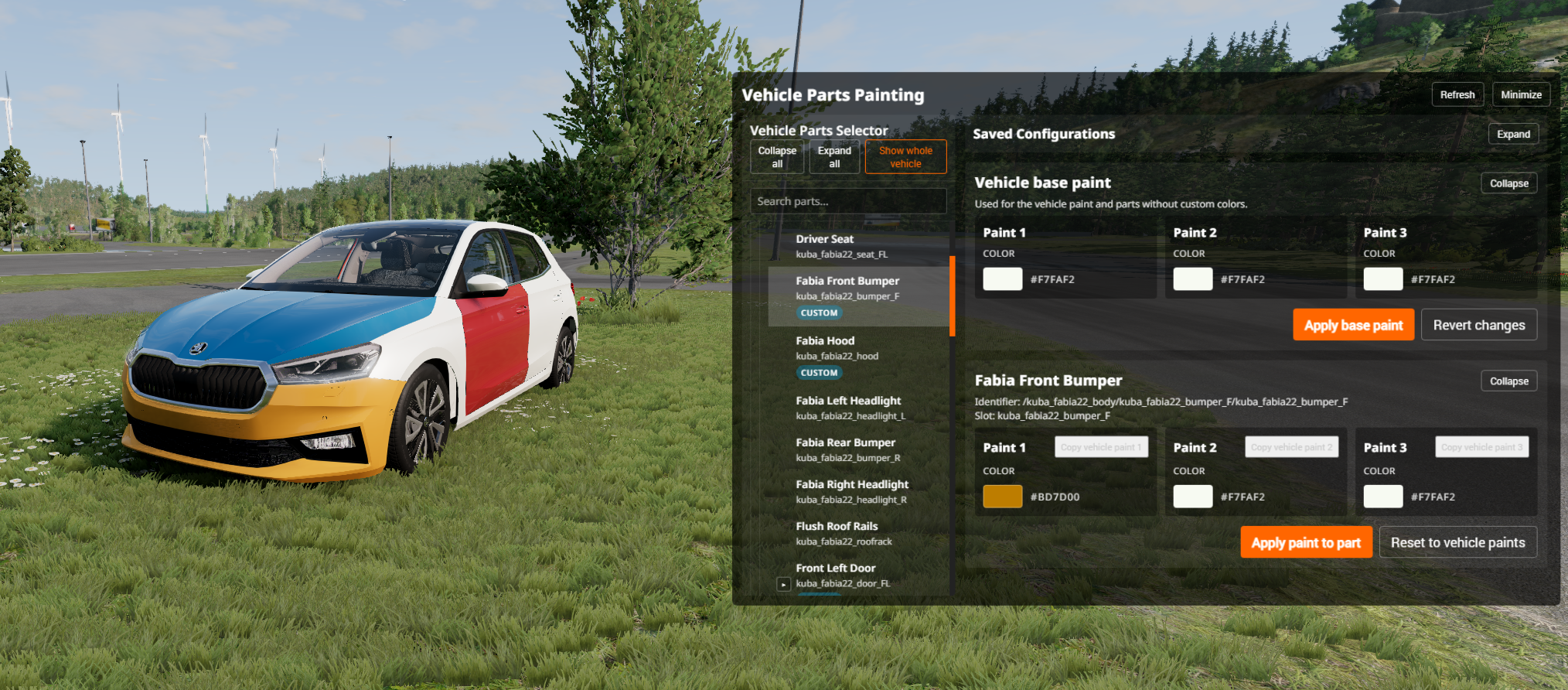Copy vehicle paint 1 to part
This screenshot has height=690, width=1568.
[x=1101, y=447]
